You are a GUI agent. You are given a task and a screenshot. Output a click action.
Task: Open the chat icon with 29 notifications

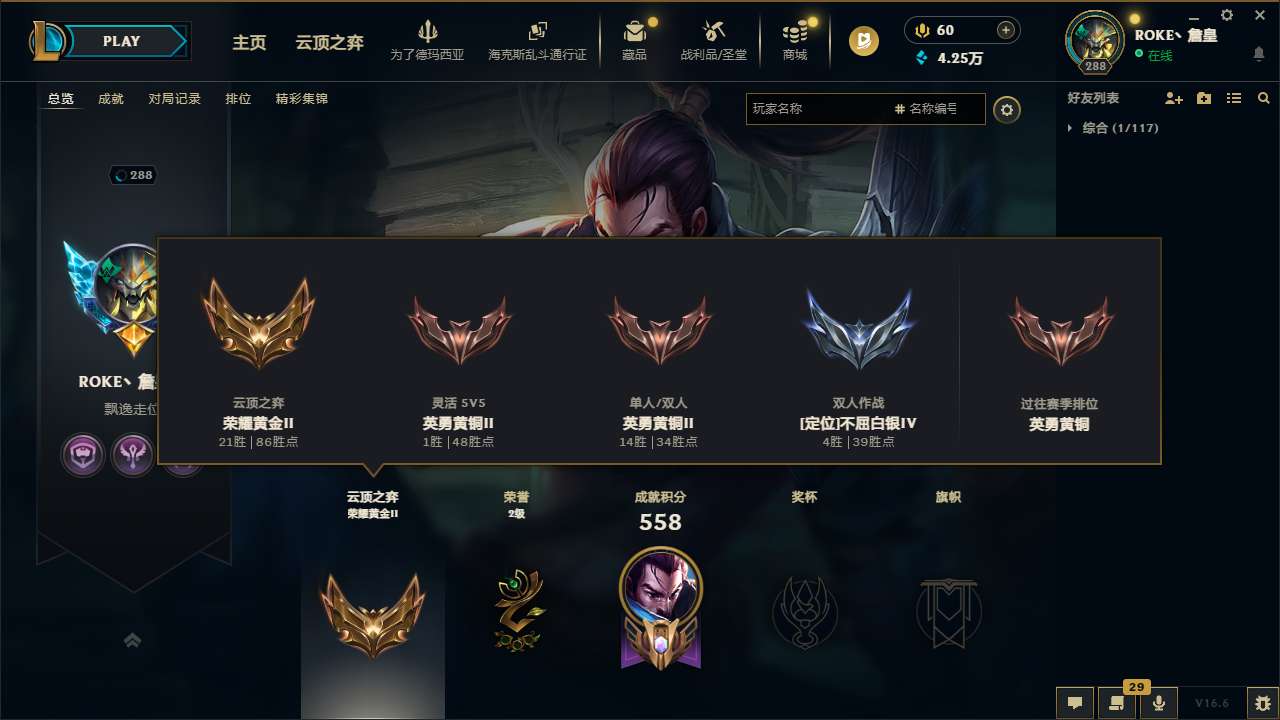coord(1117,703)
